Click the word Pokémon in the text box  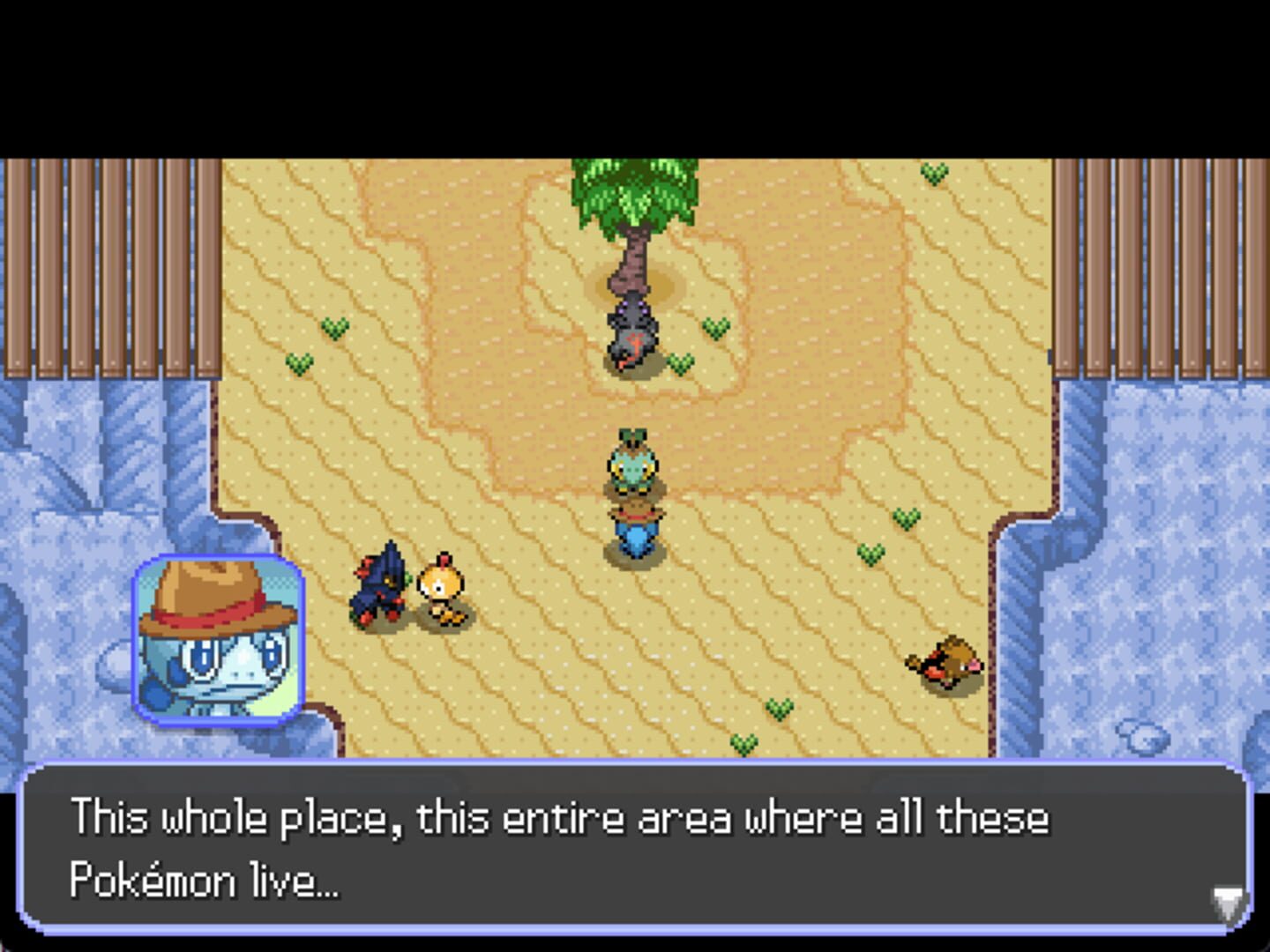(150, 875)
